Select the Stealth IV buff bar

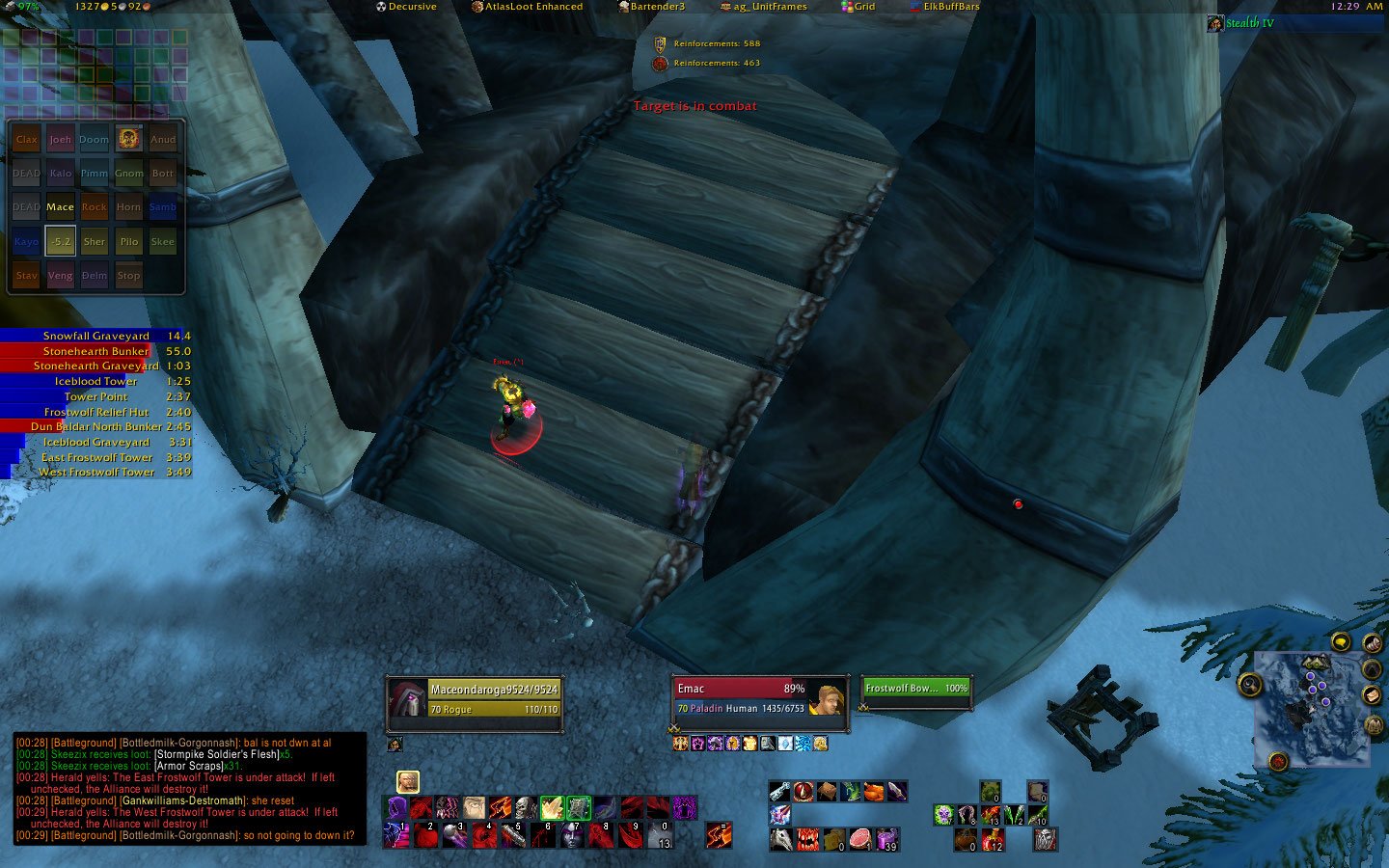1293,23
